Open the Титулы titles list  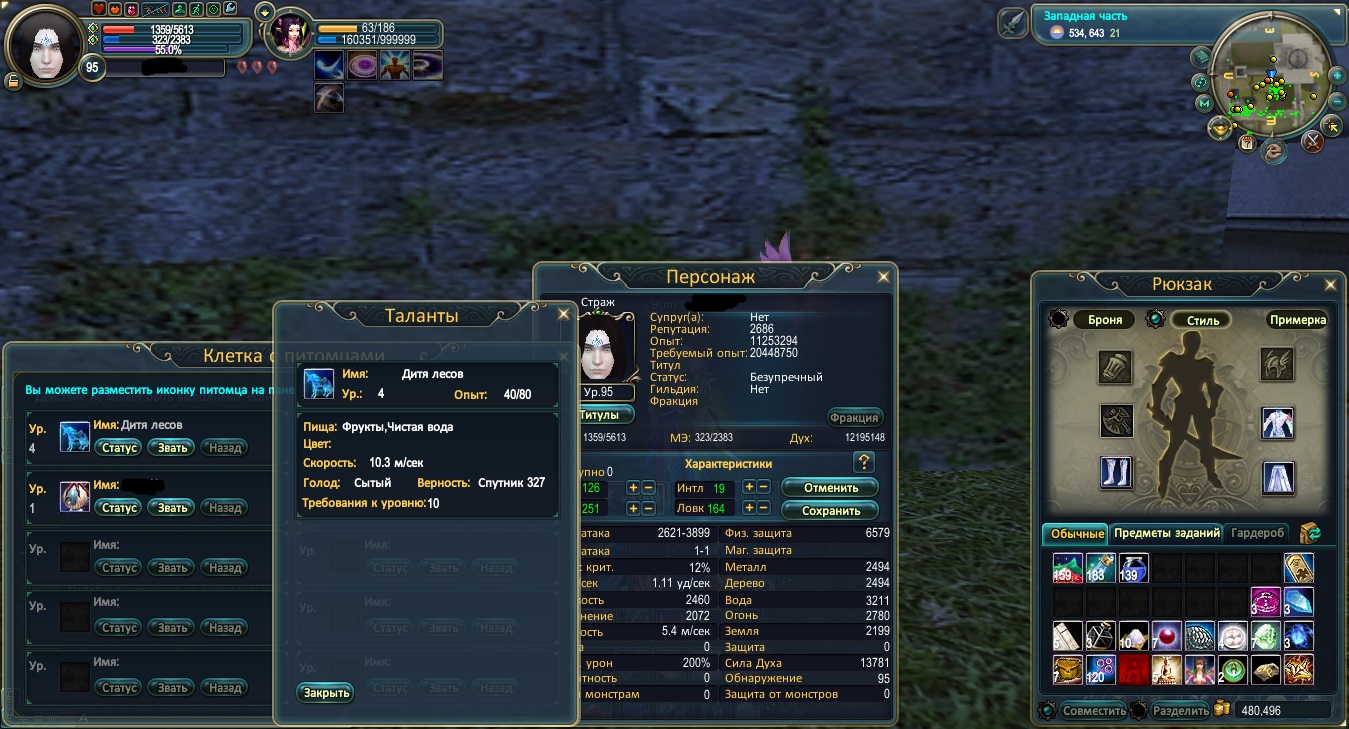[605, 415]
